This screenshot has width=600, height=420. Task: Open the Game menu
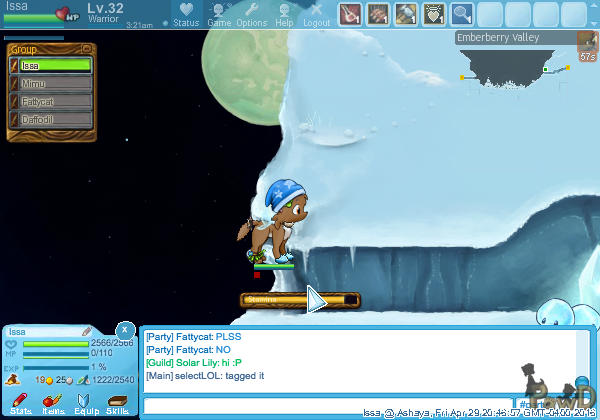point(219,14)
